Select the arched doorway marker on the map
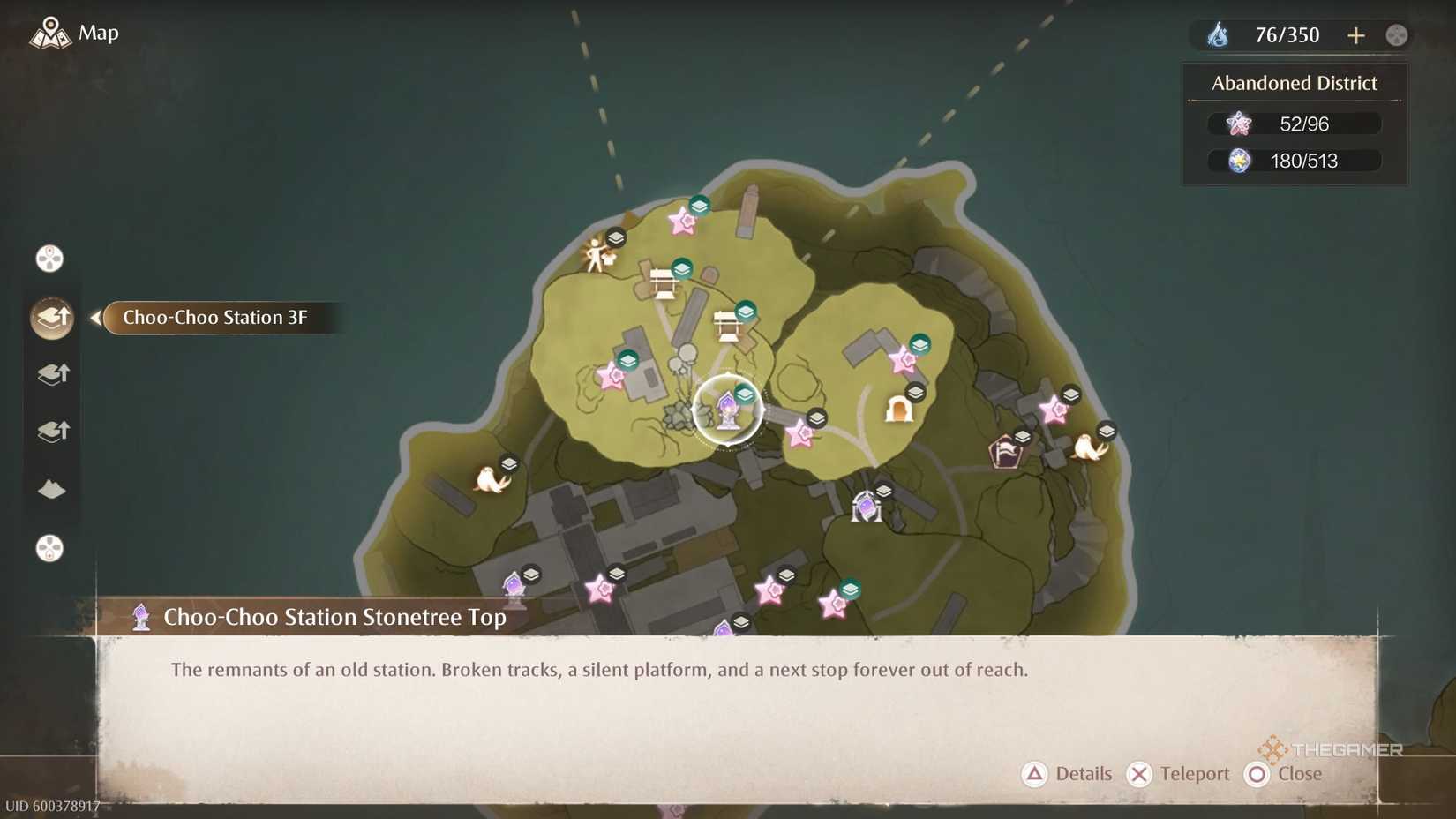The height and width of the screenshot is (819, 1456). point(900,409)
